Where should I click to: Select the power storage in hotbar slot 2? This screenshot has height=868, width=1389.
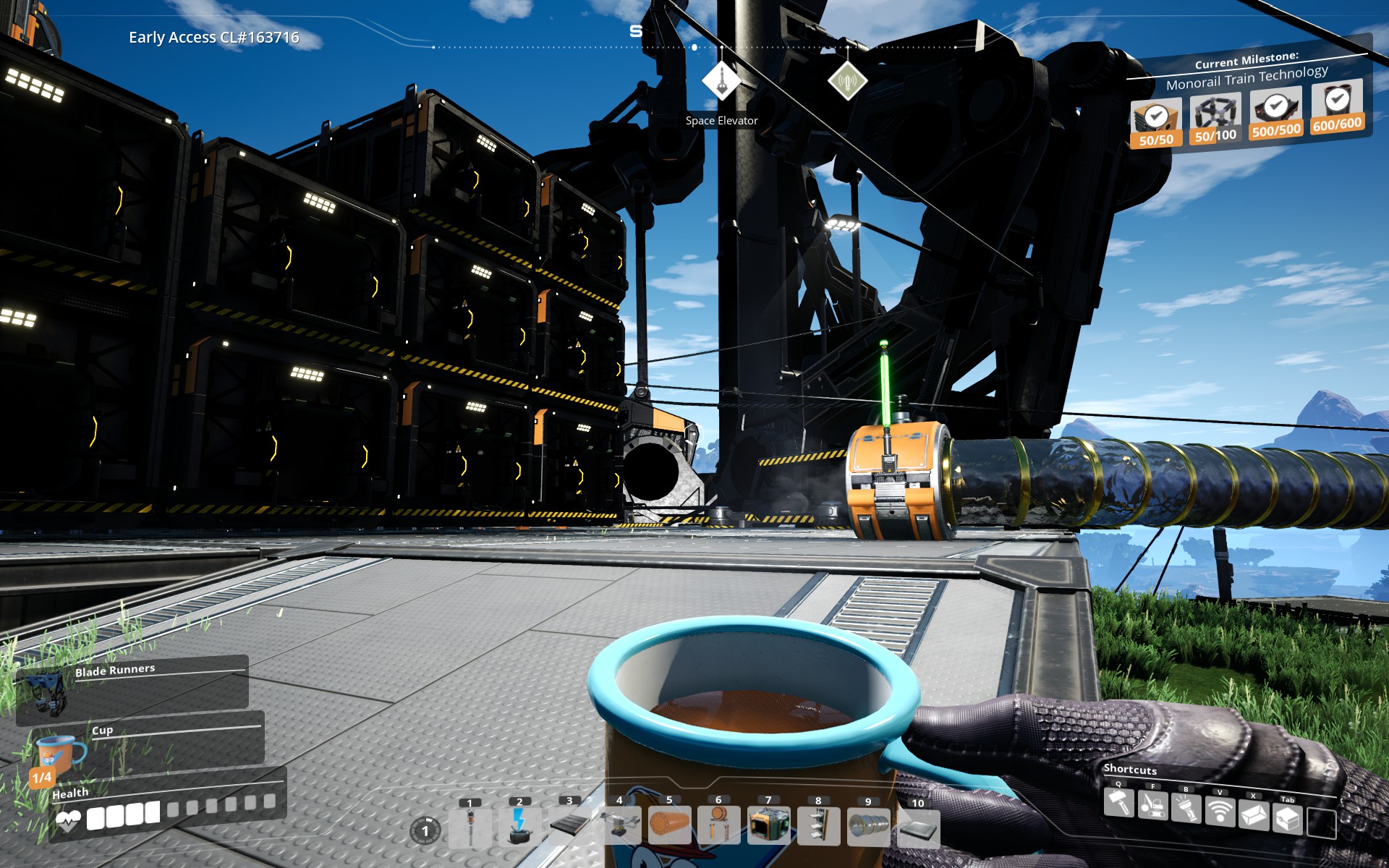[x=519, y=830]
